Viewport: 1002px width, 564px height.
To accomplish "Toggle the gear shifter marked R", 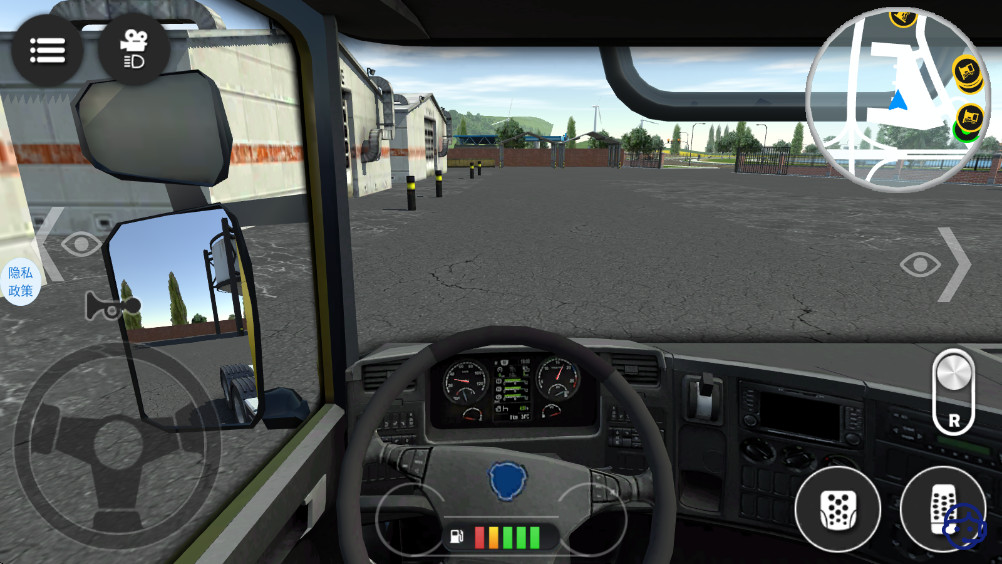I will pyautogui.click(x=954, y=391).
